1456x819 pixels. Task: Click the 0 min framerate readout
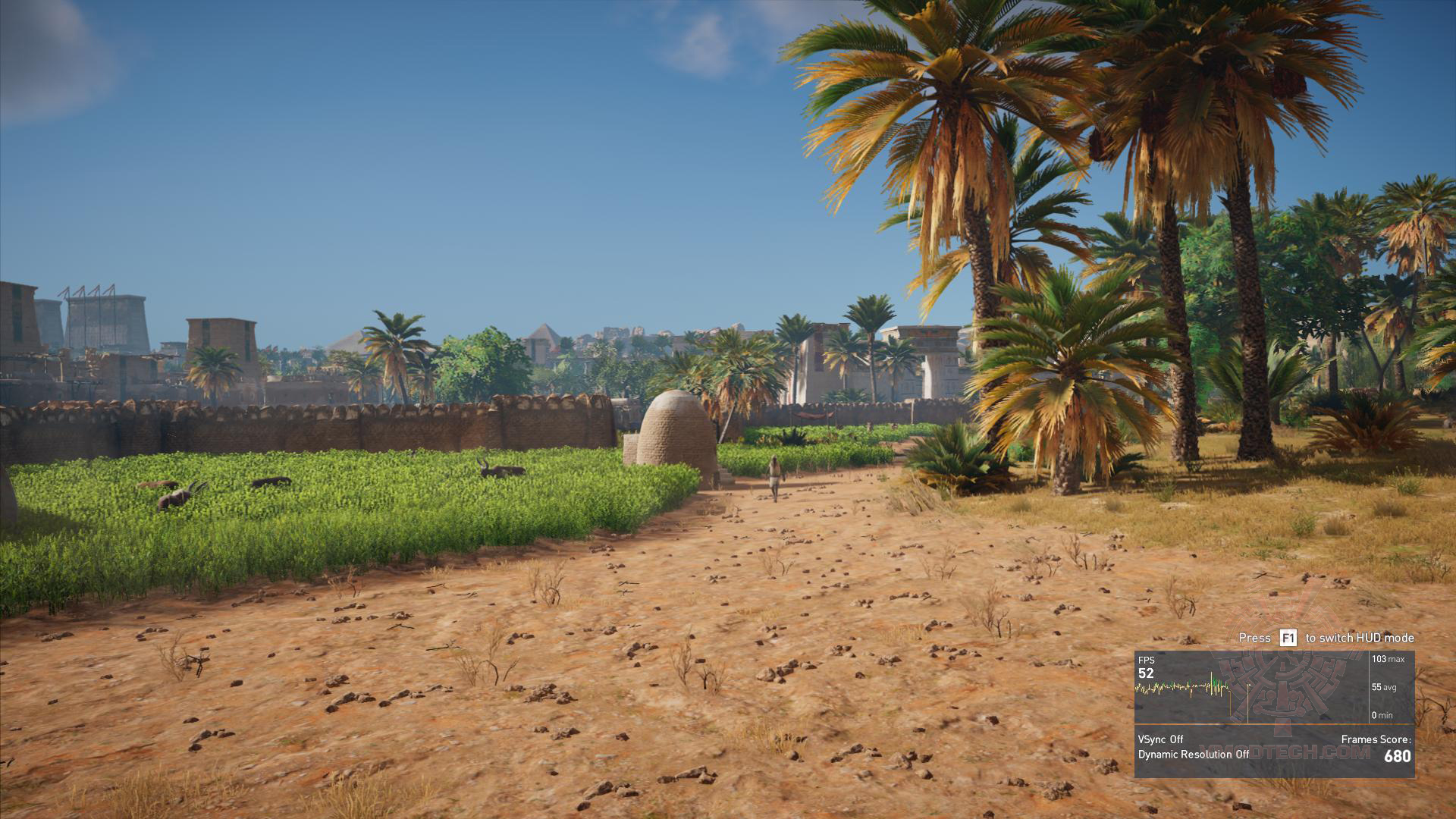(1383, 714)
